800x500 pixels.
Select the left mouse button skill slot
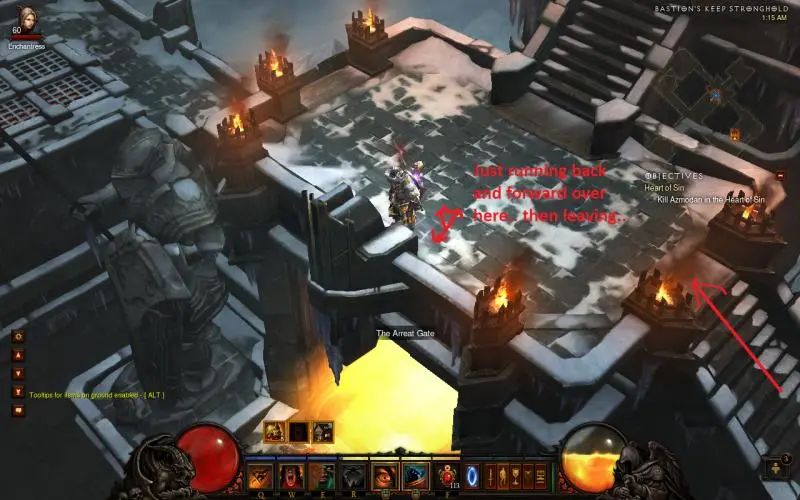tap(385, 476)
